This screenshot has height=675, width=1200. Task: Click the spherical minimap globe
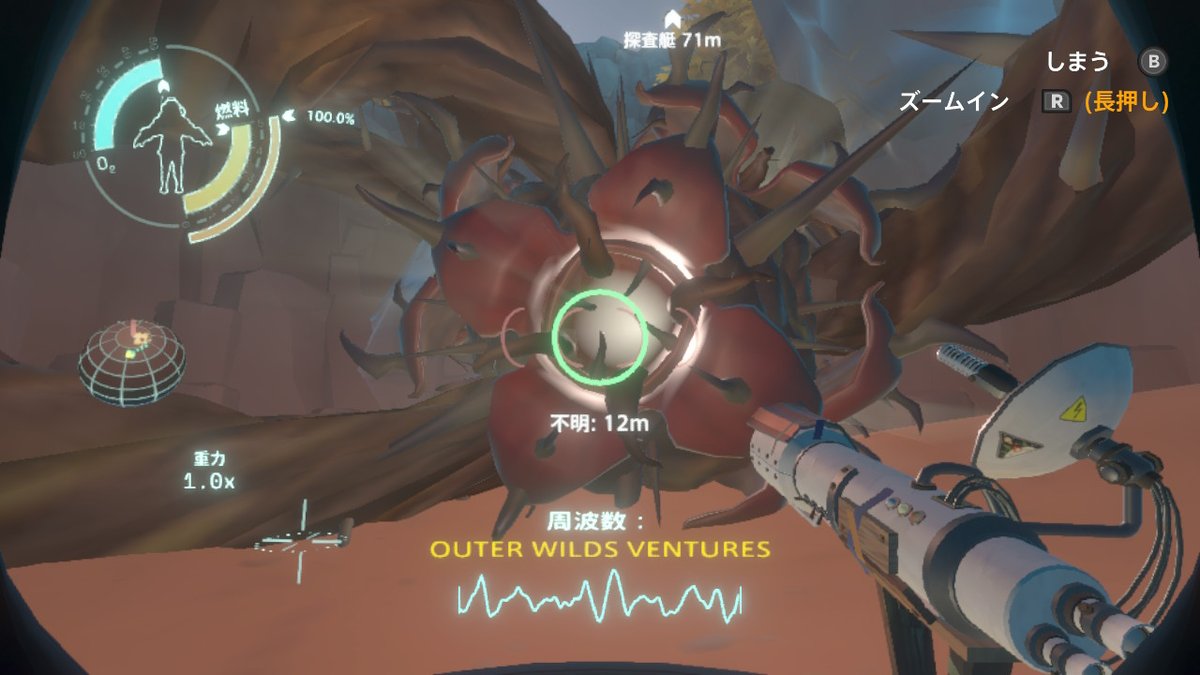[132, 363]
